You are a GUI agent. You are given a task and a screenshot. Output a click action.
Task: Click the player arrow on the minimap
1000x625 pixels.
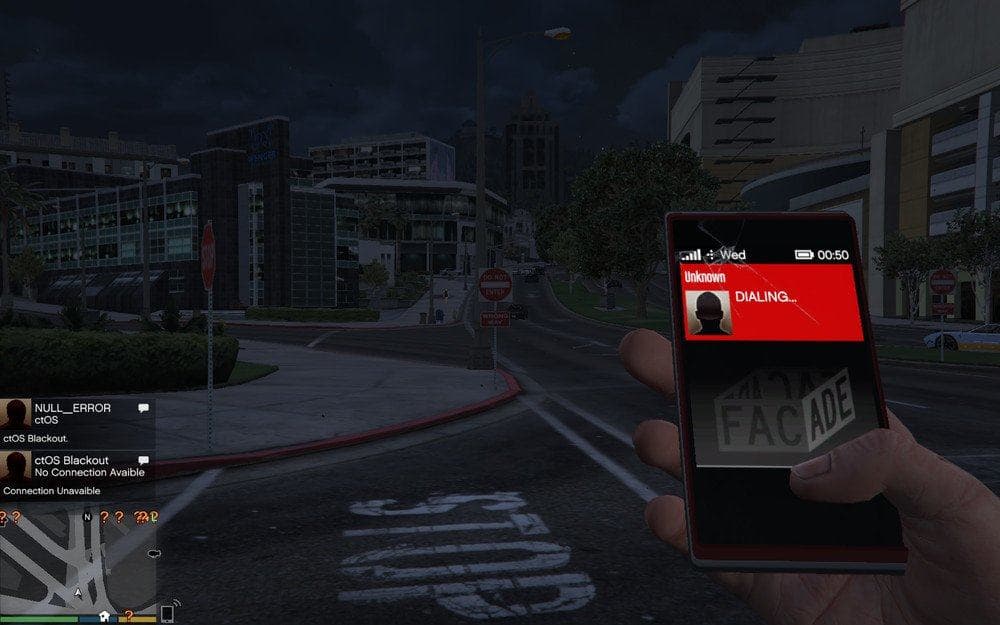pos(78,594)
